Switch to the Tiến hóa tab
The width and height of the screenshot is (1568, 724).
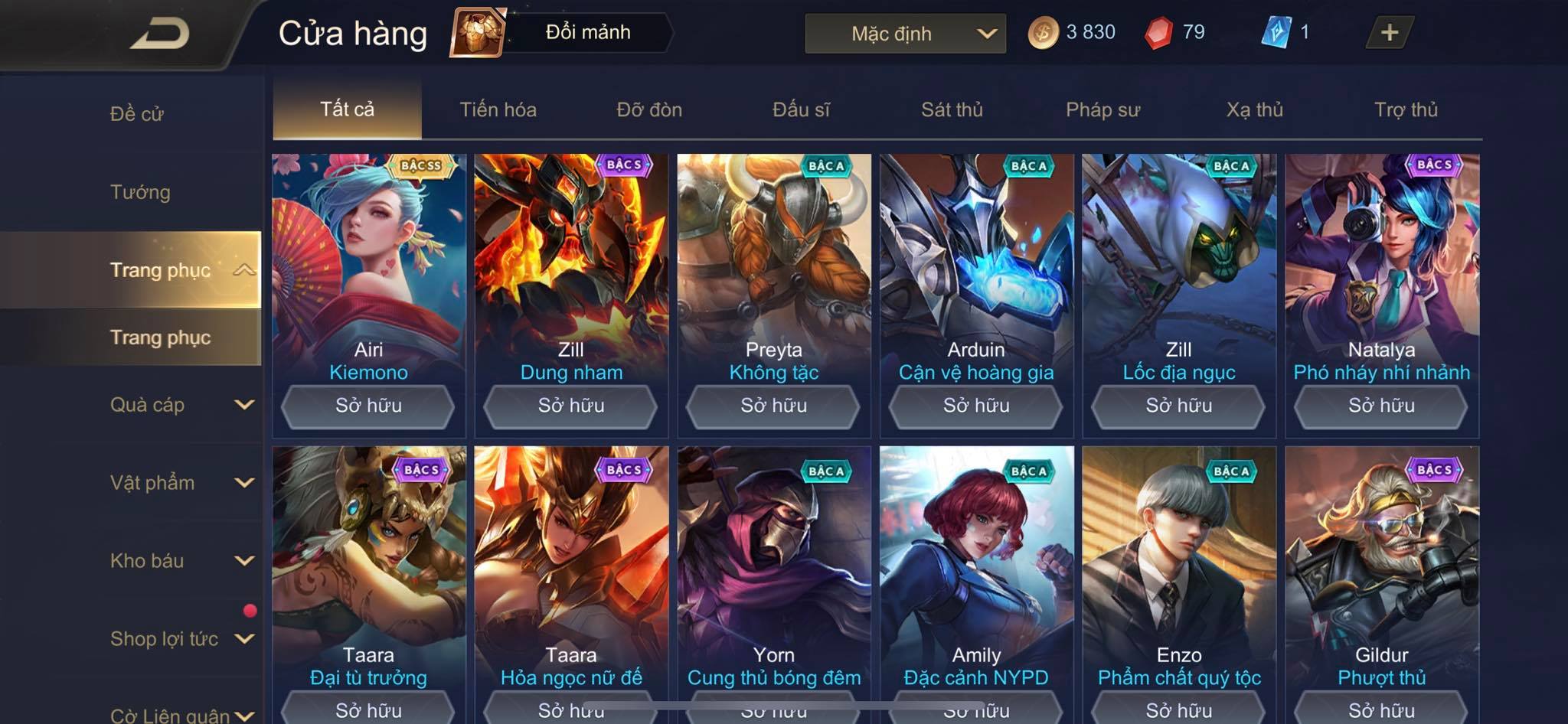[498, 109]
